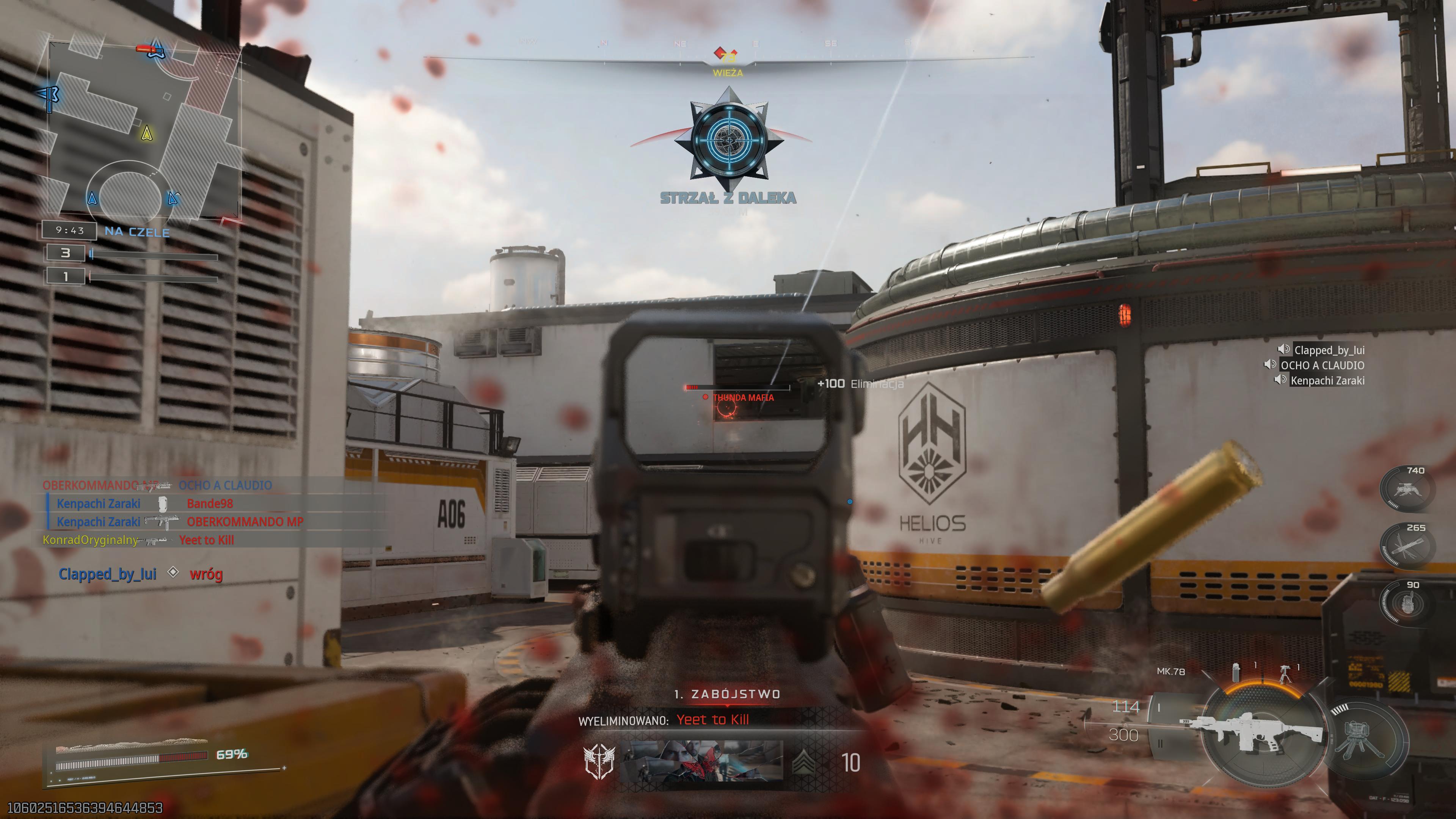Select Kenpachi Zaraki in the voice chat list
The height and width of the screenshot is (819, 1456).
(x=1327, y=380)
